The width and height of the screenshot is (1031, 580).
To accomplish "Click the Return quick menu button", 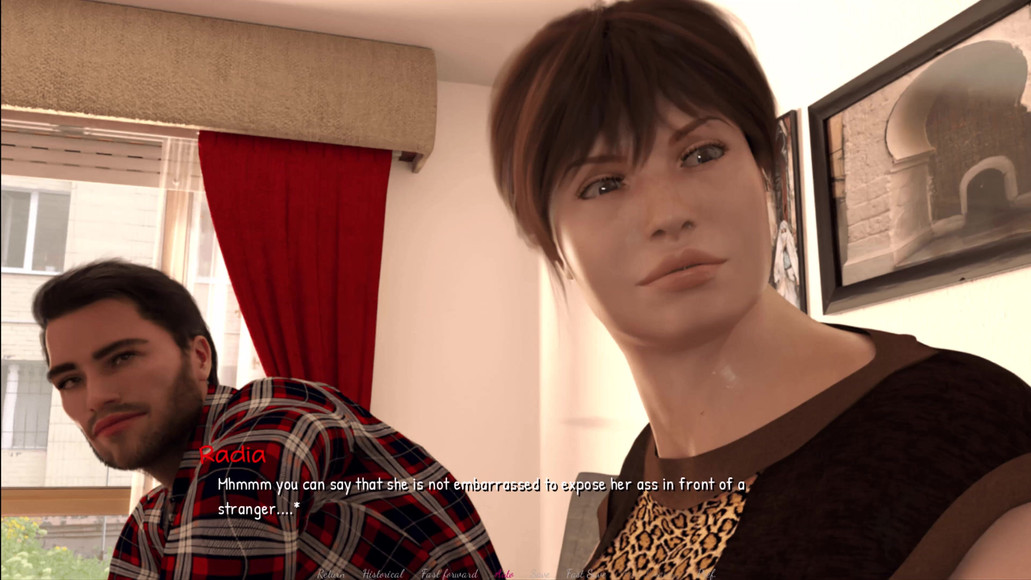I will [x=331, y=574].
